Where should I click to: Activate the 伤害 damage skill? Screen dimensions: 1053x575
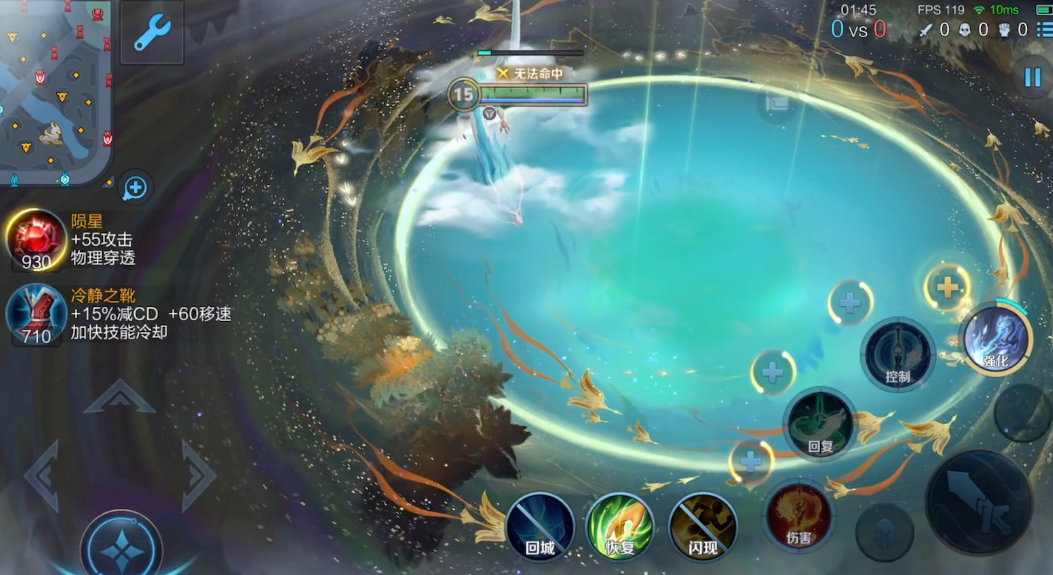tap(798, 516)
